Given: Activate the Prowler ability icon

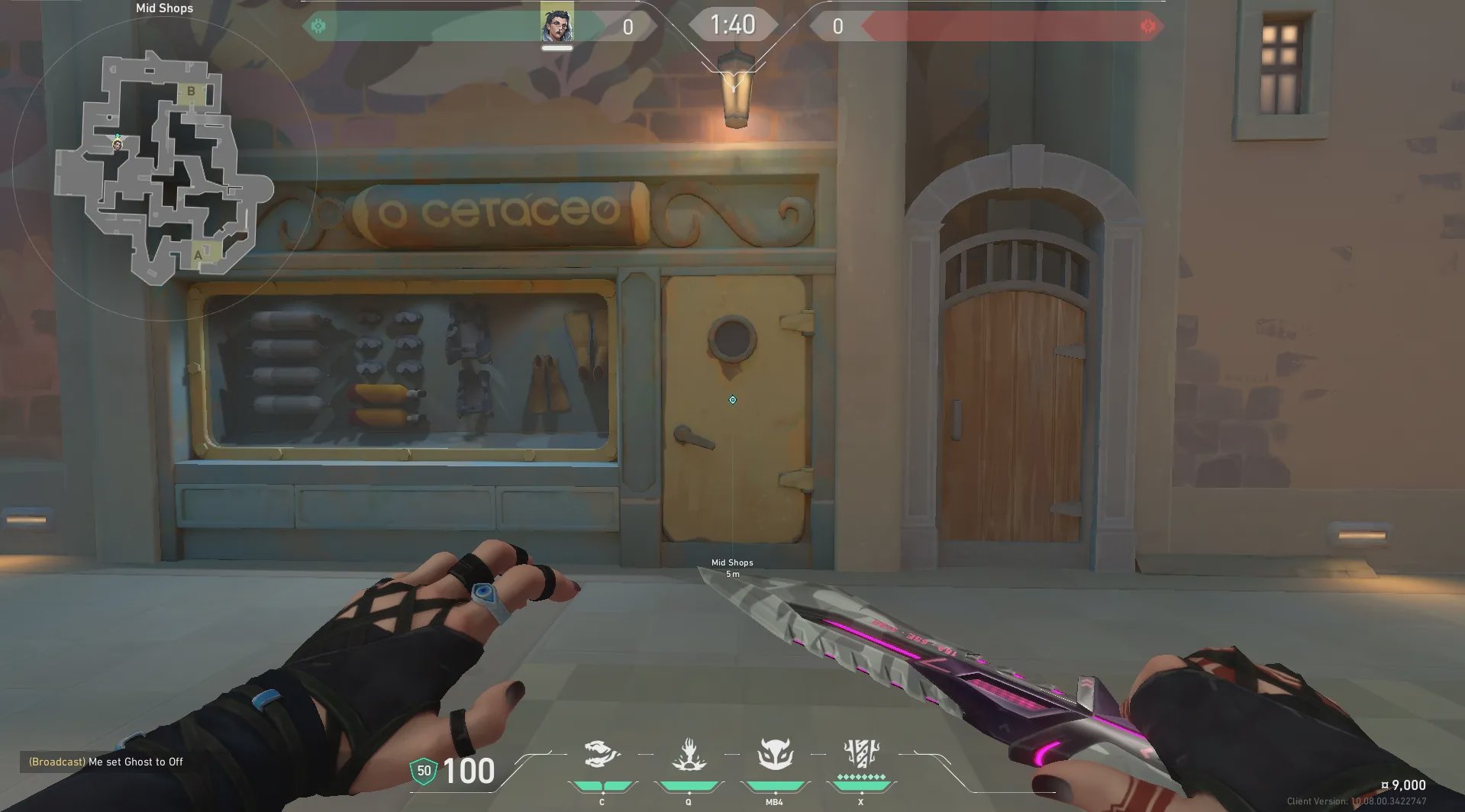Looking at the screenshot, I should (602, 756).
